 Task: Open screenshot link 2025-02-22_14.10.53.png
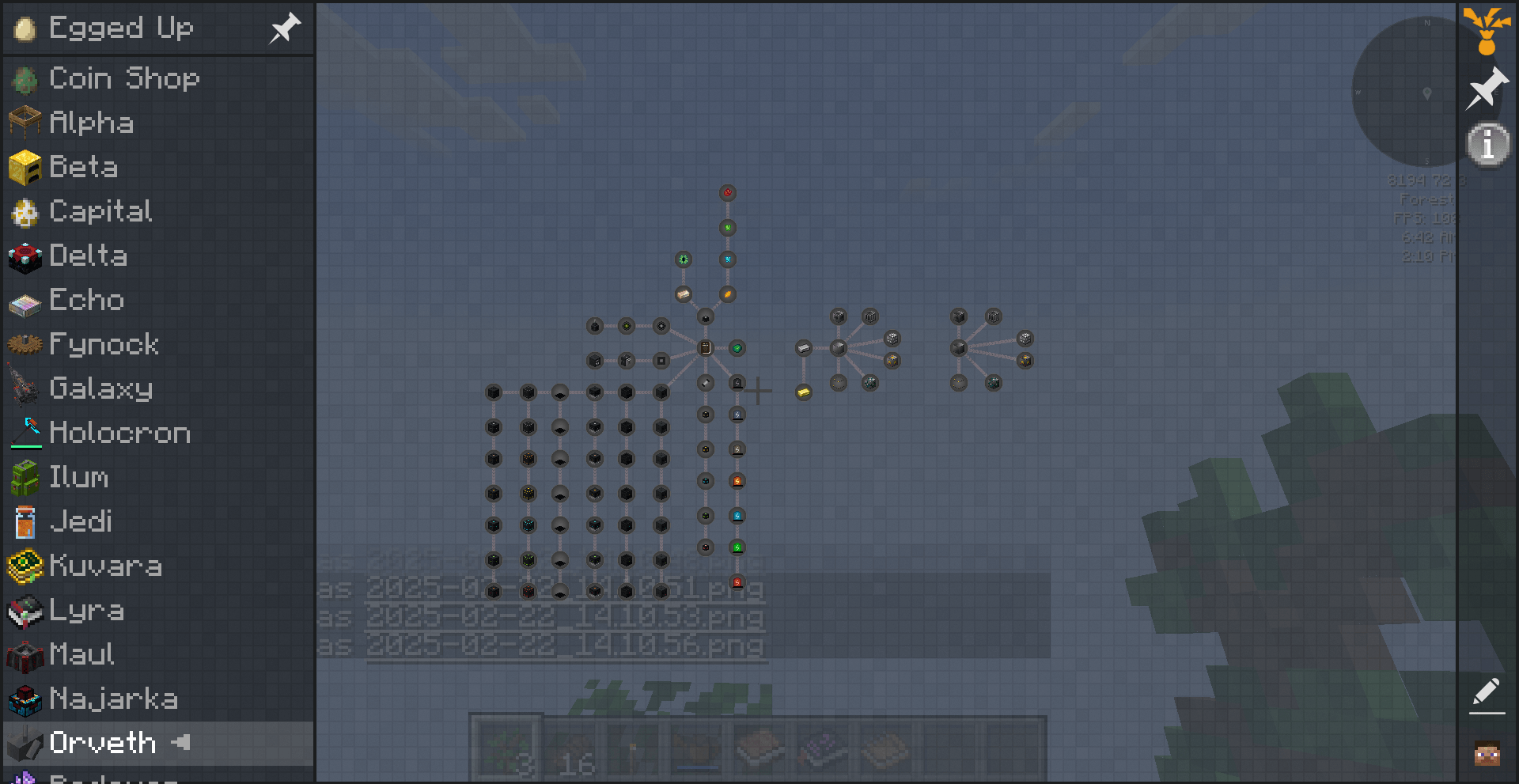[566, 618]
